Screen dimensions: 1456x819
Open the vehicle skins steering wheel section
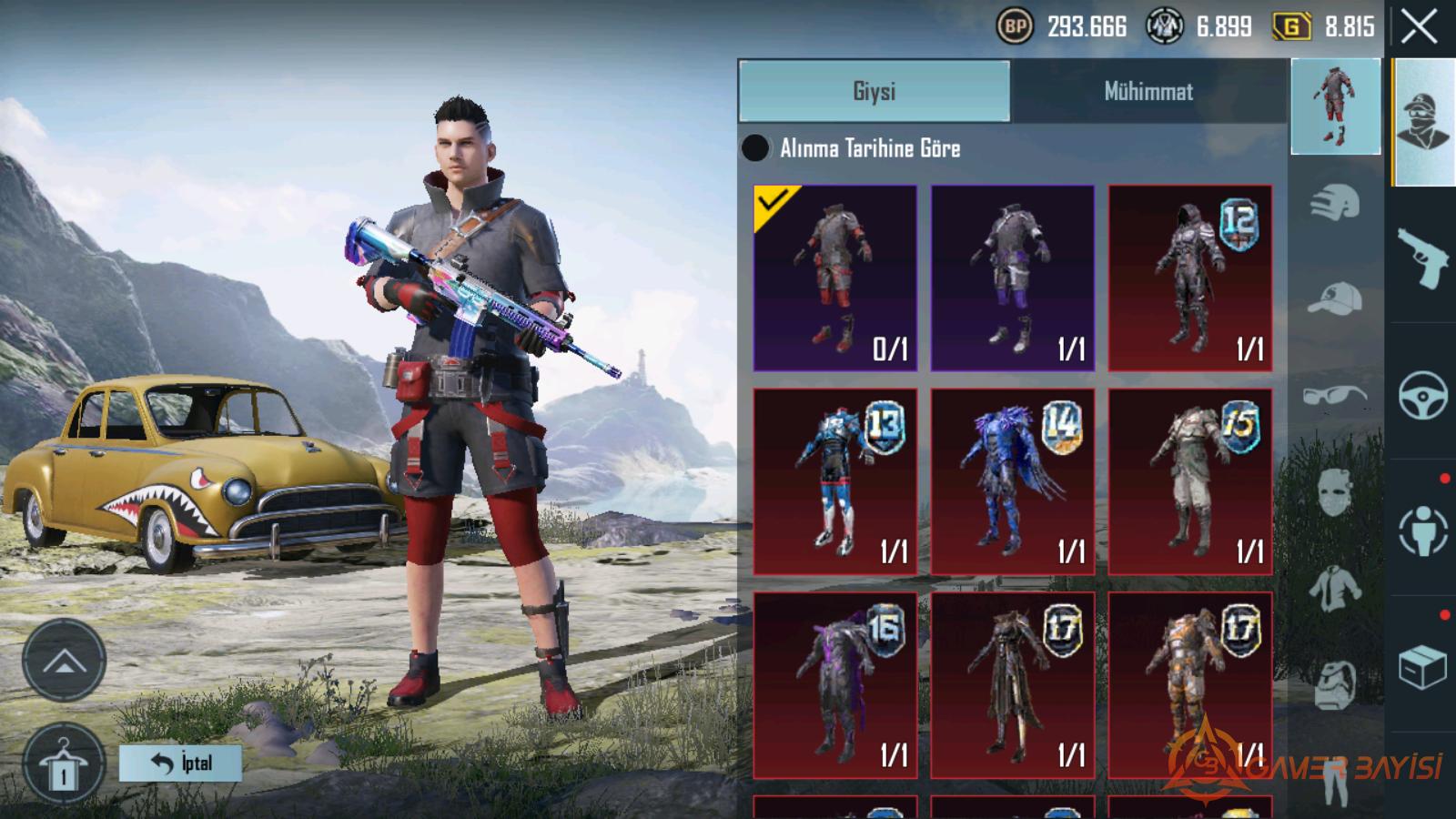click(1422, 395)
